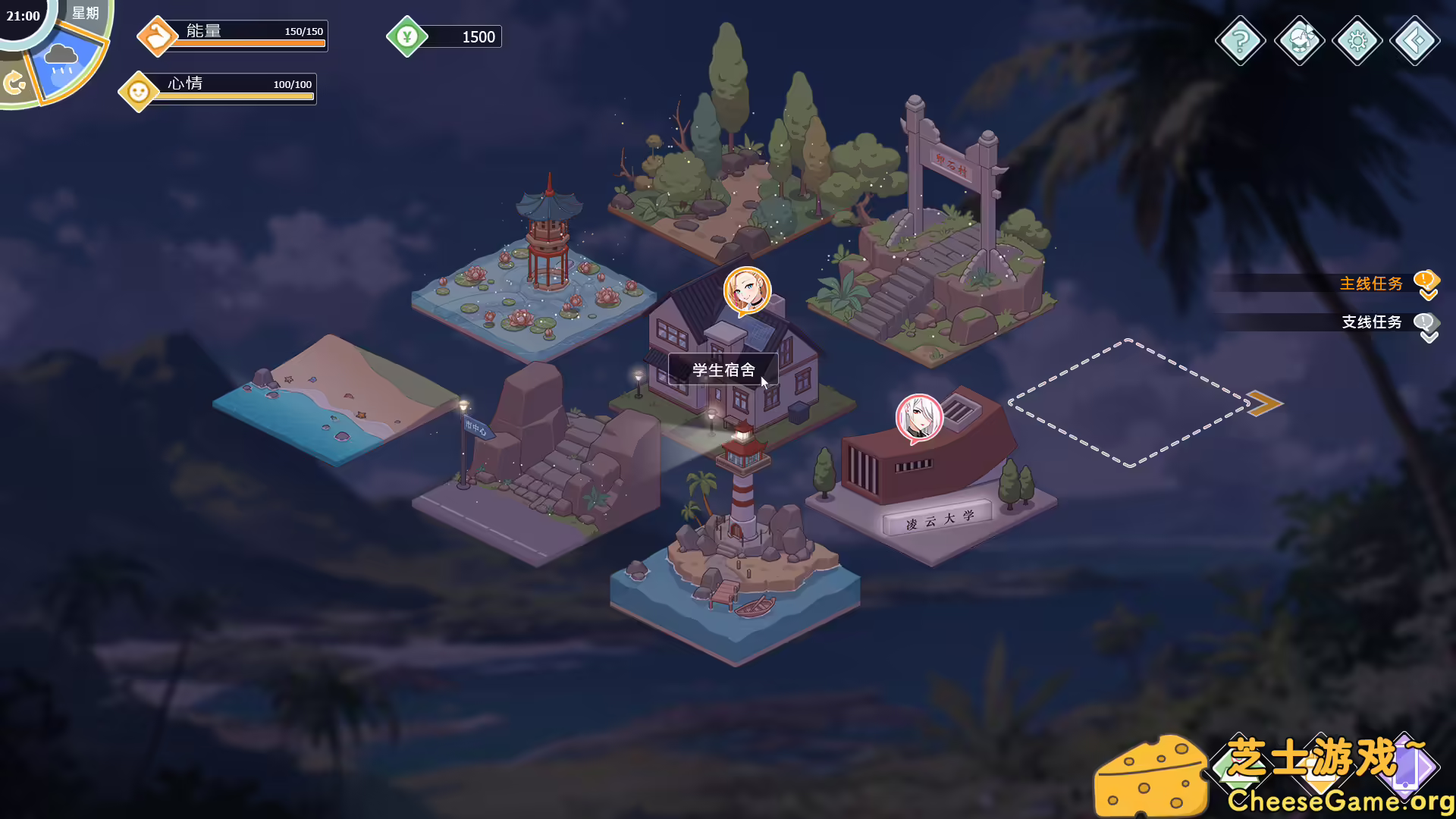Click the green ¥ currency icon

[x=409, y=35]
